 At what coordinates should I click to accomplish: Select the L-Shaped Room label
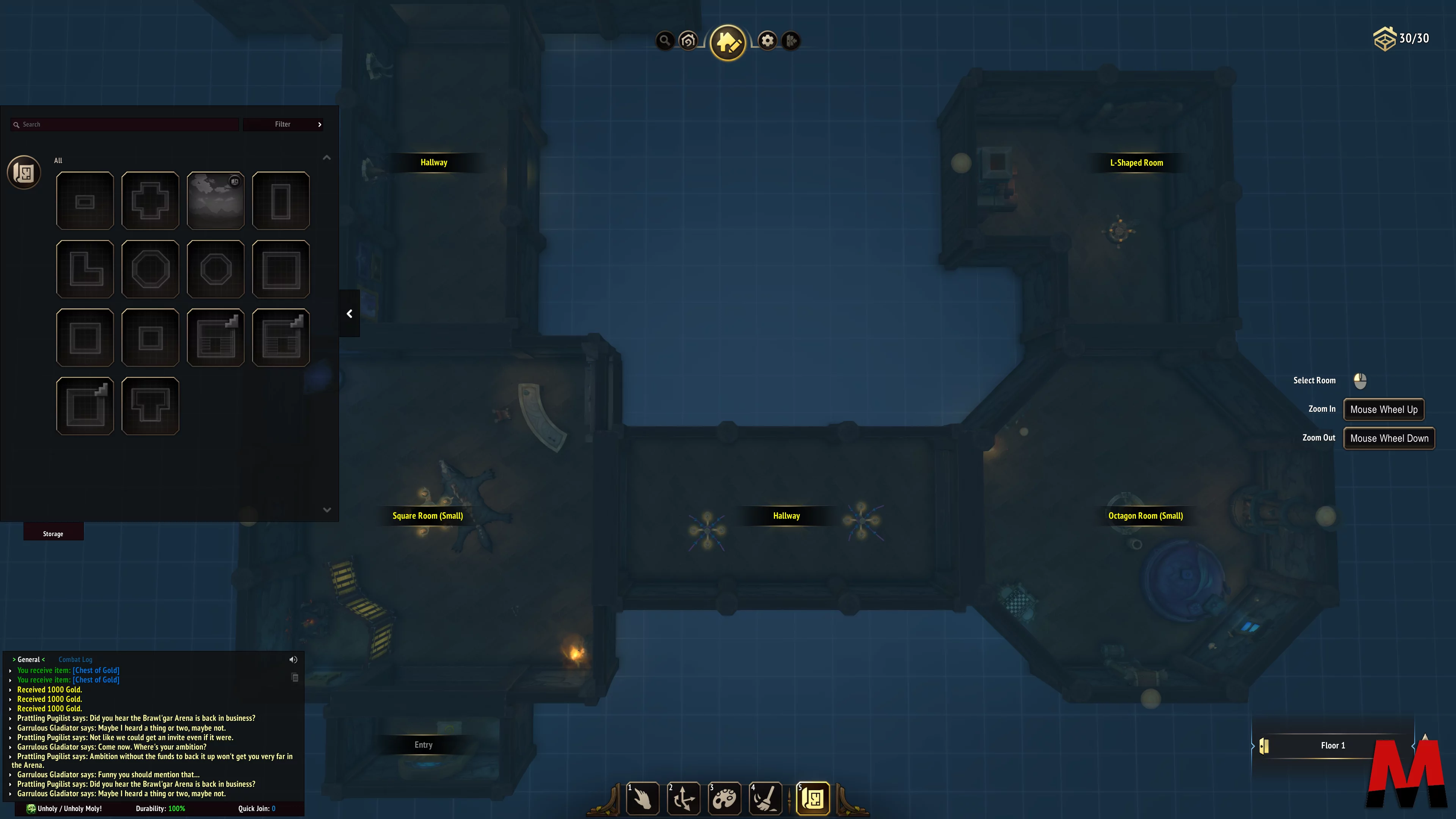click(1136, 163)
